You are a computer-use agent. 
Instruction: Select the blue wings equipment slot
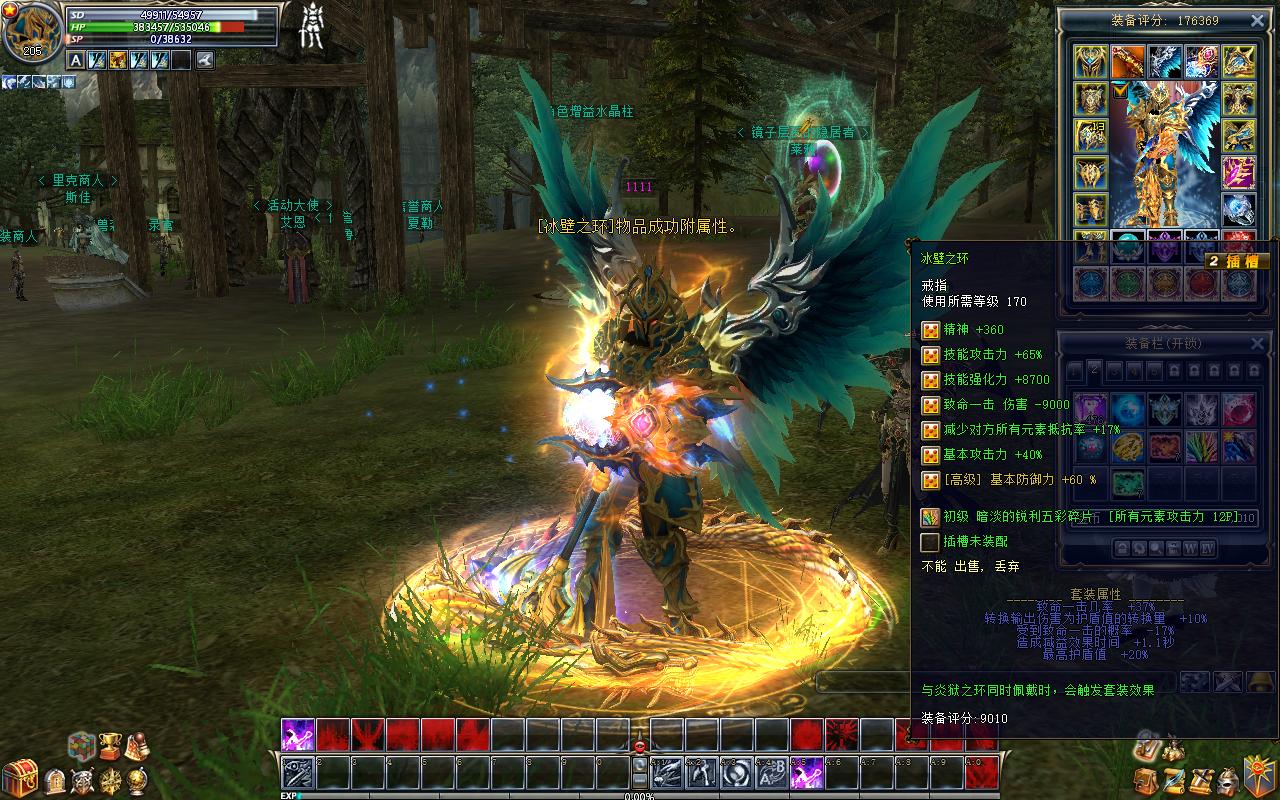[x=1164, y=62]
